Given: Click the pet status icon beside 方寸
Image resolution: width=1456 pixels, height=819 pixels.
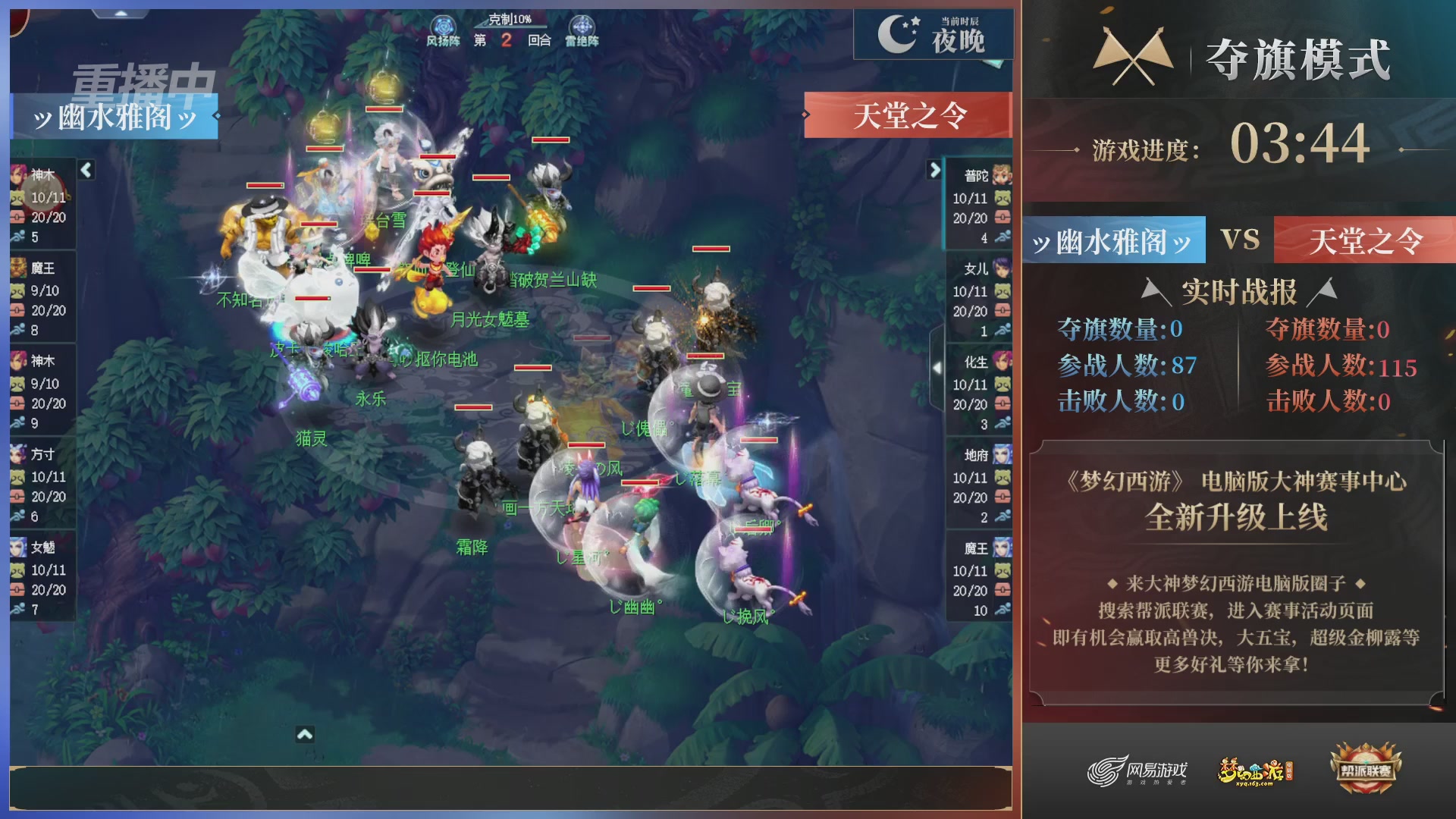Looking at the screenshot, I should tap(19, 478).
